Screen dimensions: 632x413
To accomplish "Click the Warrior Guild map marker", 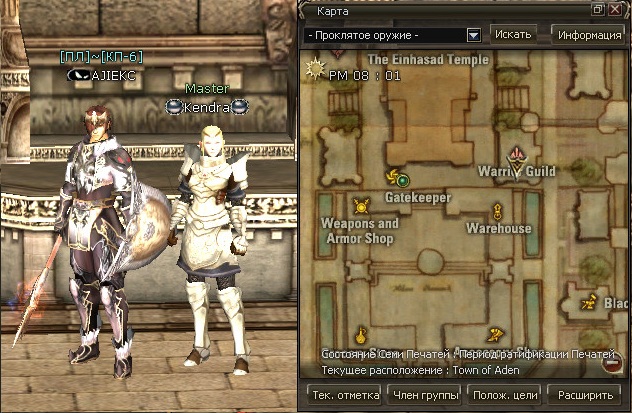I will [518, 156].
